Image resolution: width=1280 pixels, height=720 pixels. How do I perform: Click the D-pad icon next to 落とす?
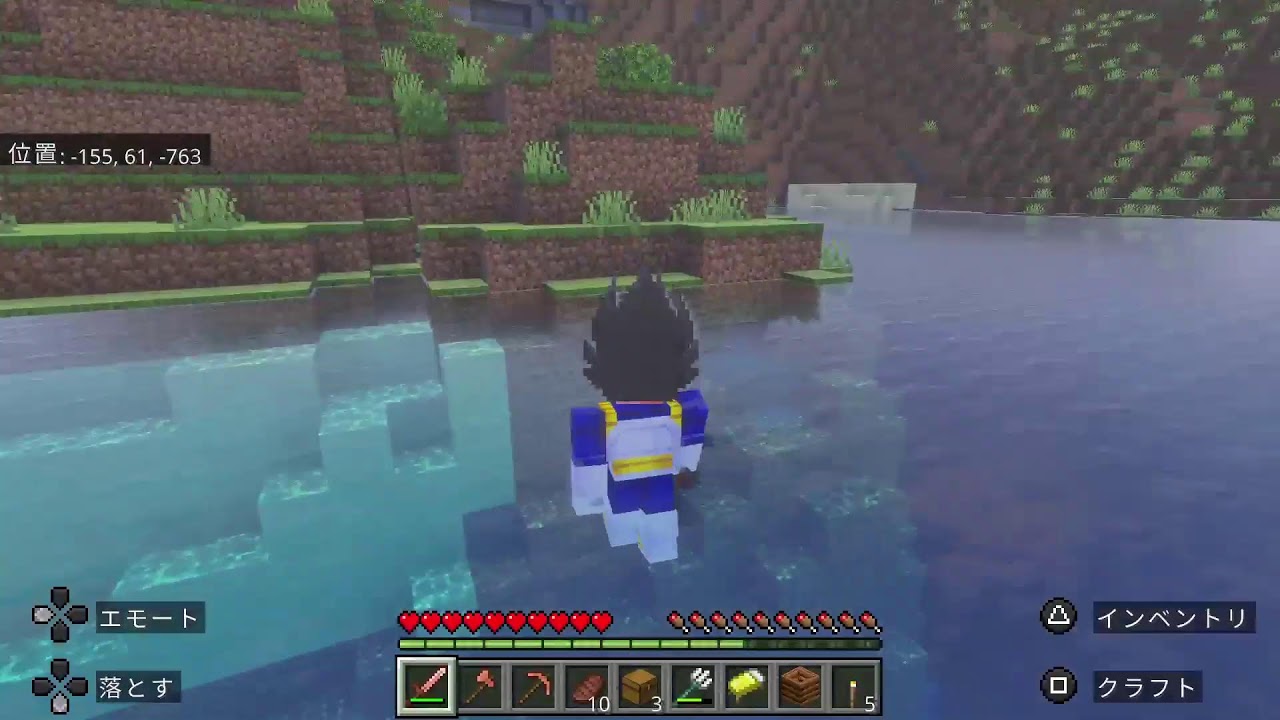pyautogui.click(x=62, y=688)
